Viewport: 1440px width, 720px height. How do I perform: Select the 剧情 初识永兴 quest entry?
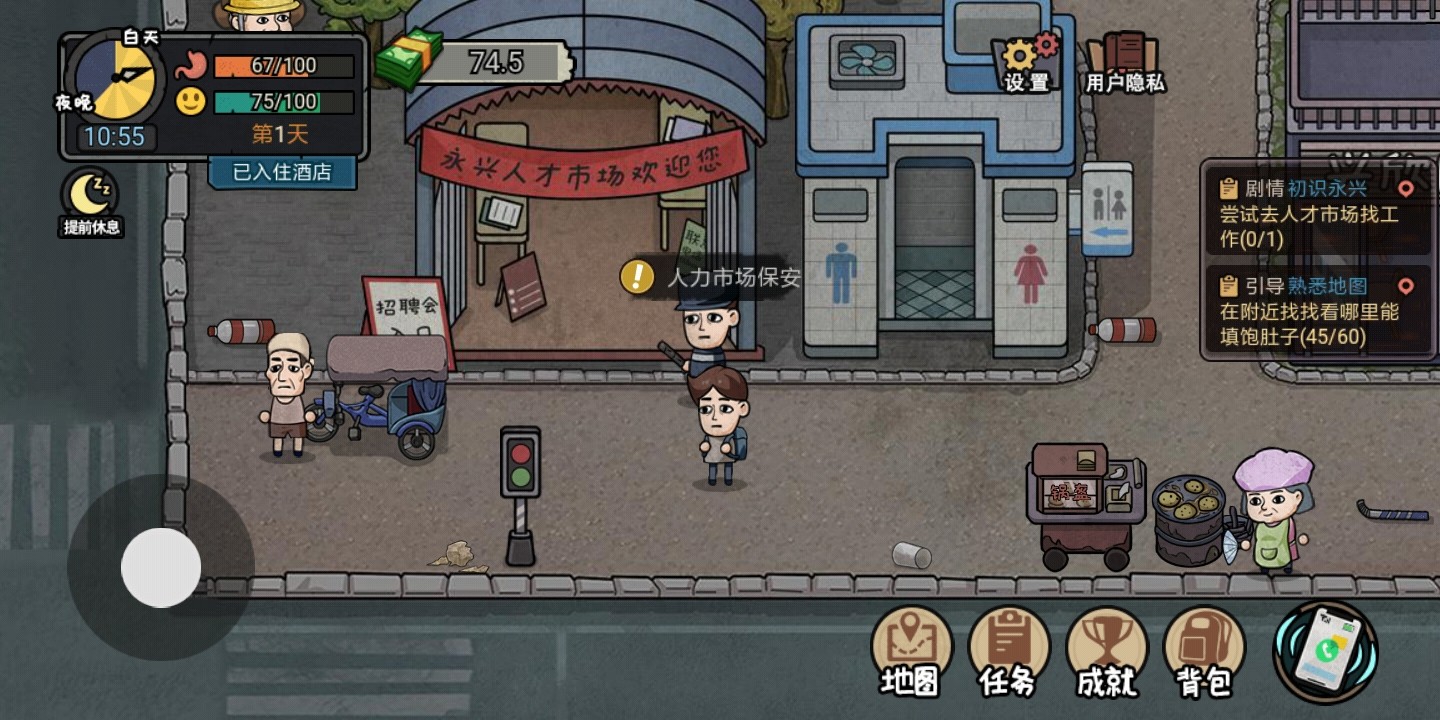(1316, 213)
